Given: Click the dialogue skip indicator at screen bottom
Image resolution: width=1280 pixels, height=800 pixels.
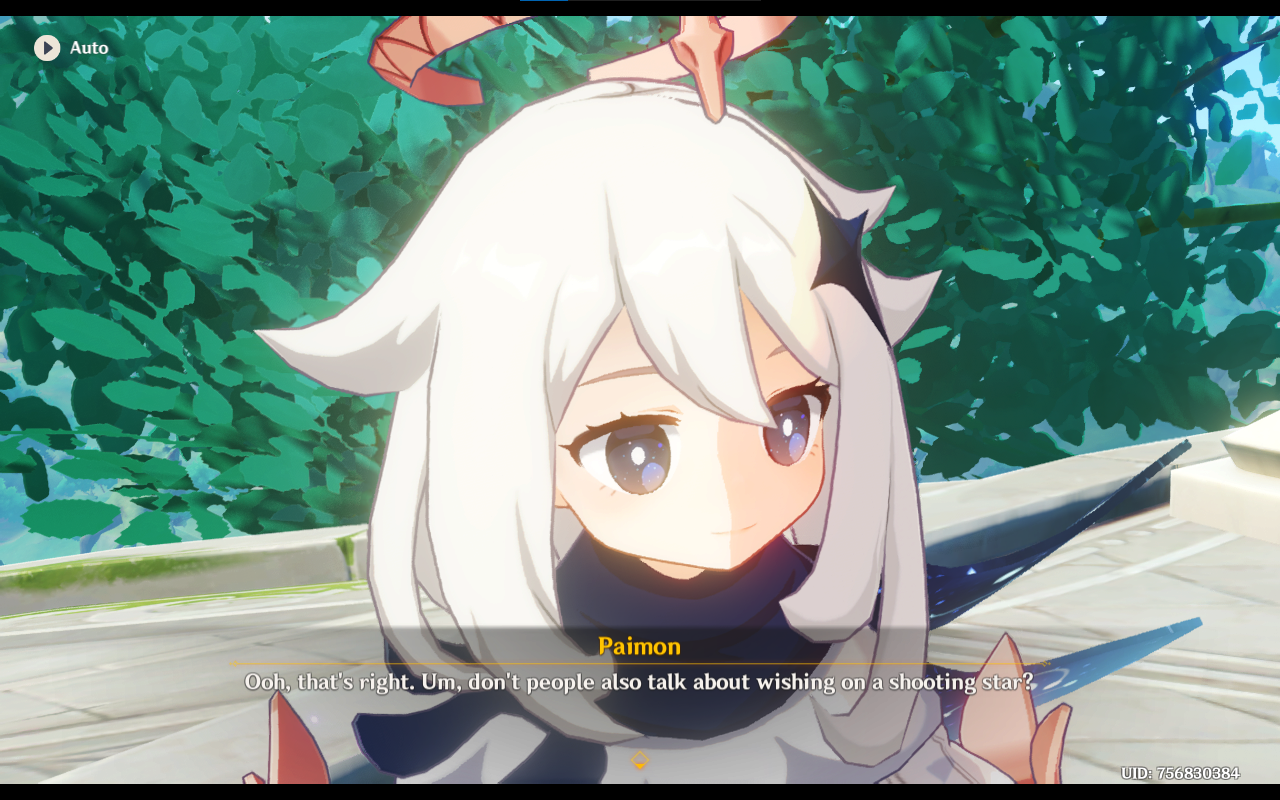Looking at the screenshot, I should coord(639,760).
